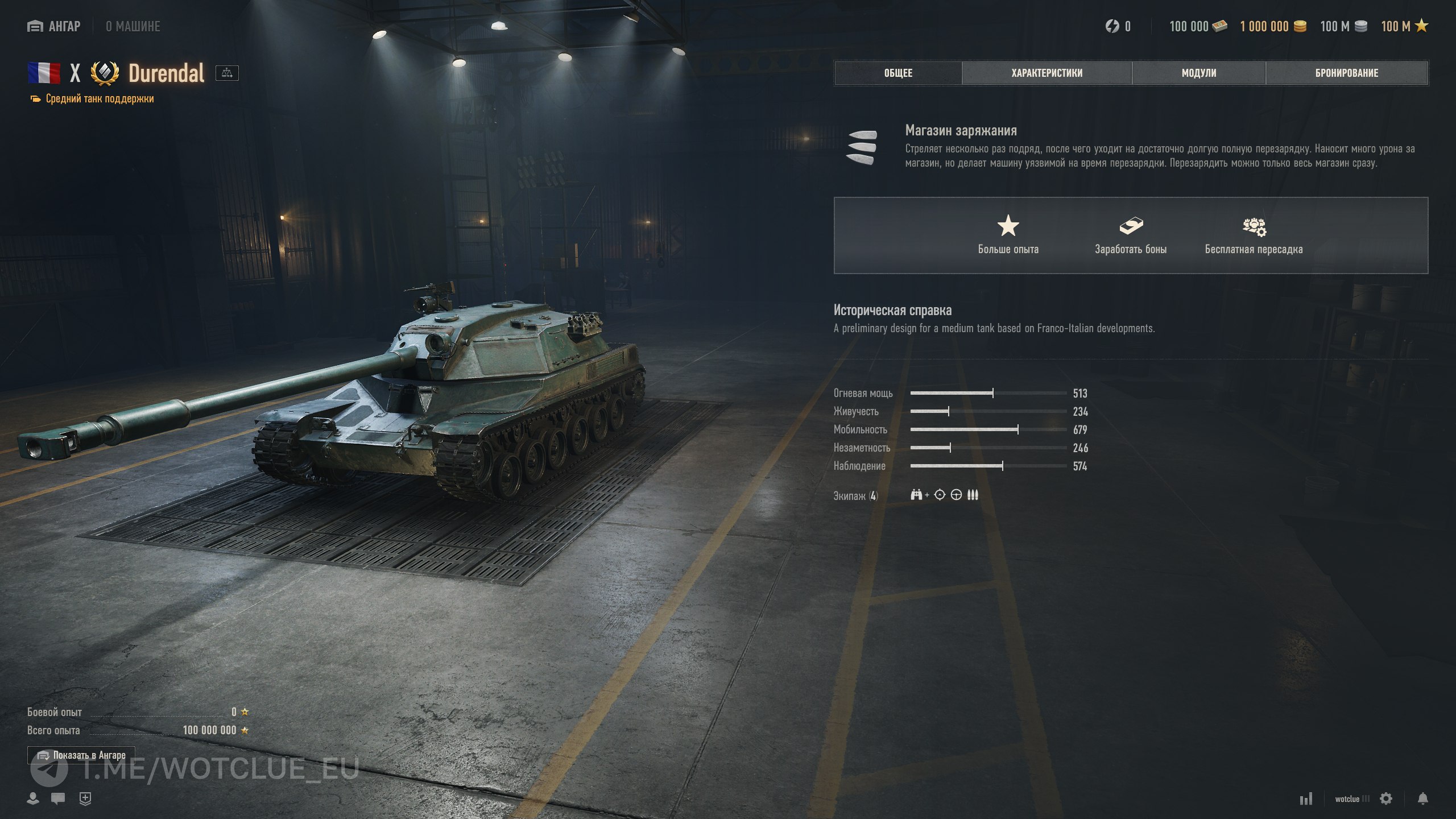Click the shield plus icon
1456x819 pixels.
[85, 799]
